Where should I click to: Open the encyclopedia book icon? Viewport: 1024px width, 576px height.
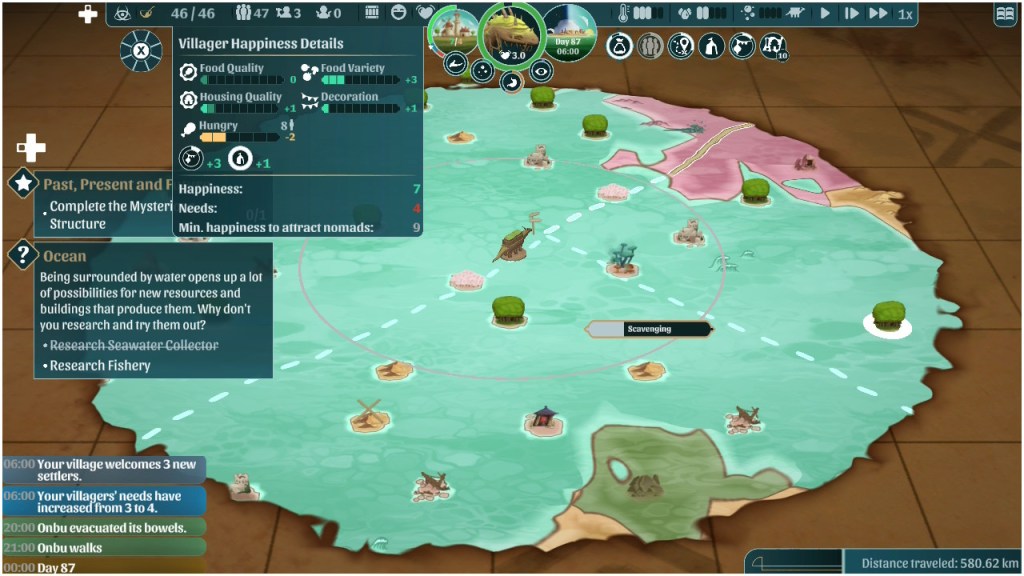pyautogui.click(x=1005, y=14)
